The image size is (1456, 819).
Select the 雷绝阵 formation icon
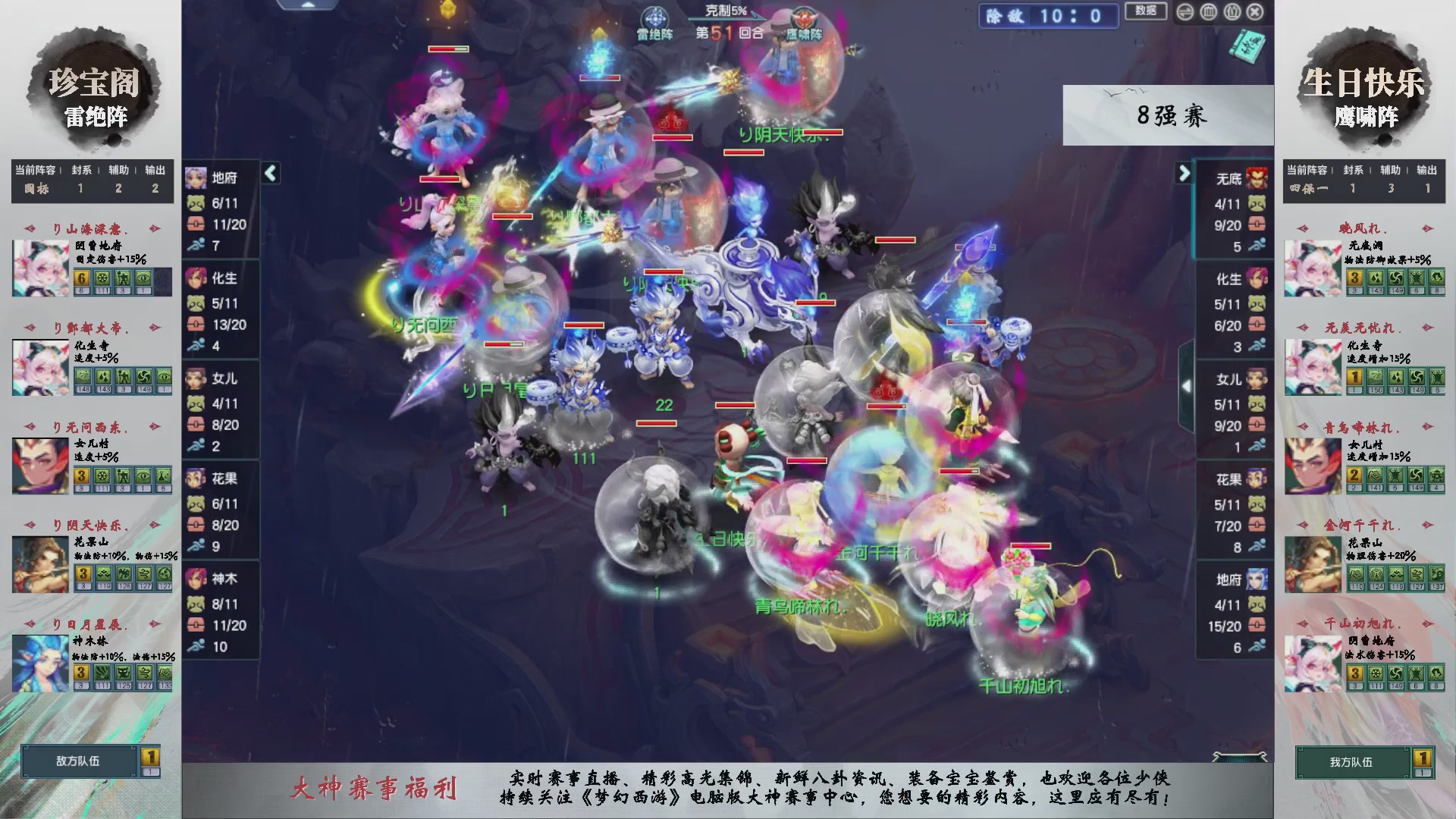(x=654, y=18)
